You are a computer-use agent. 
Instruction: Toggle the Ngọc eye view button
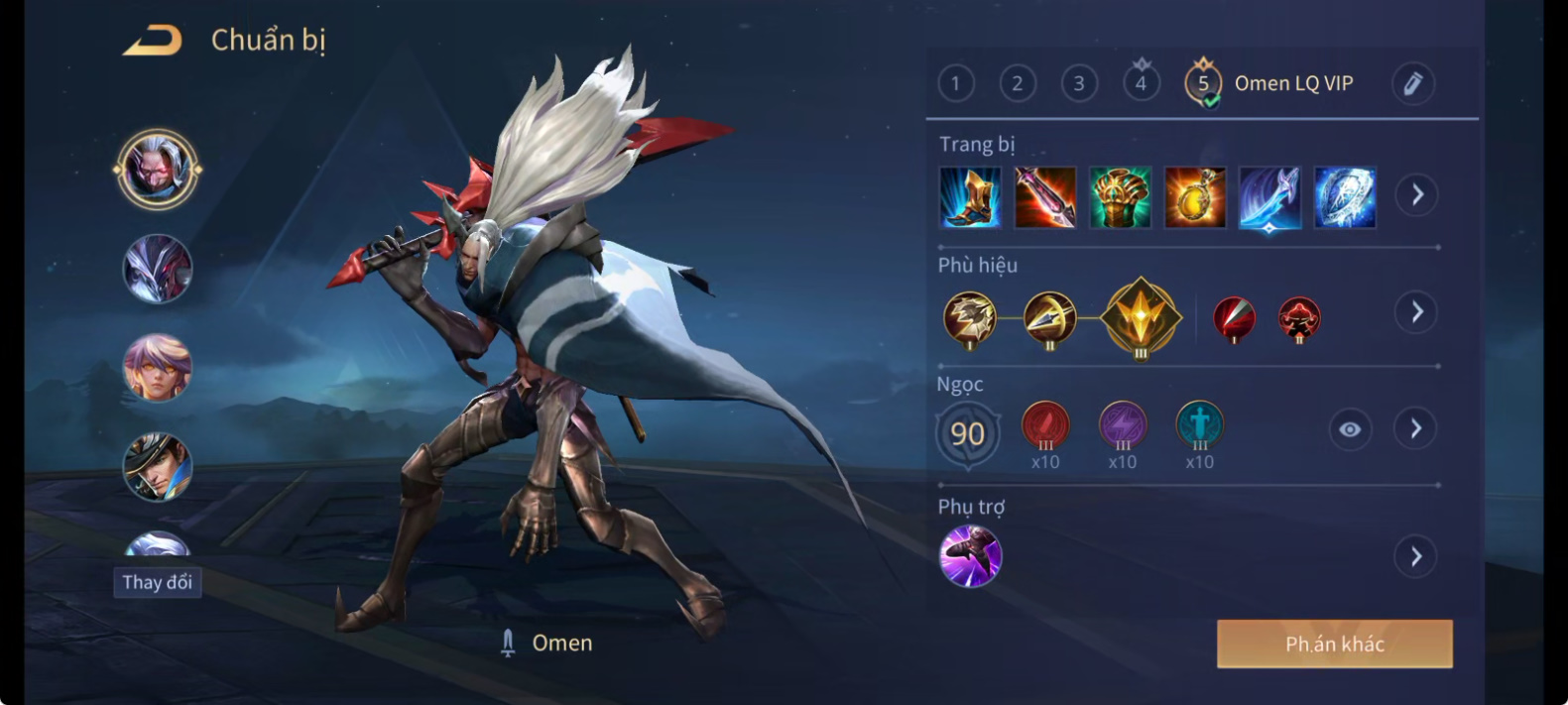click(1350, 429)
